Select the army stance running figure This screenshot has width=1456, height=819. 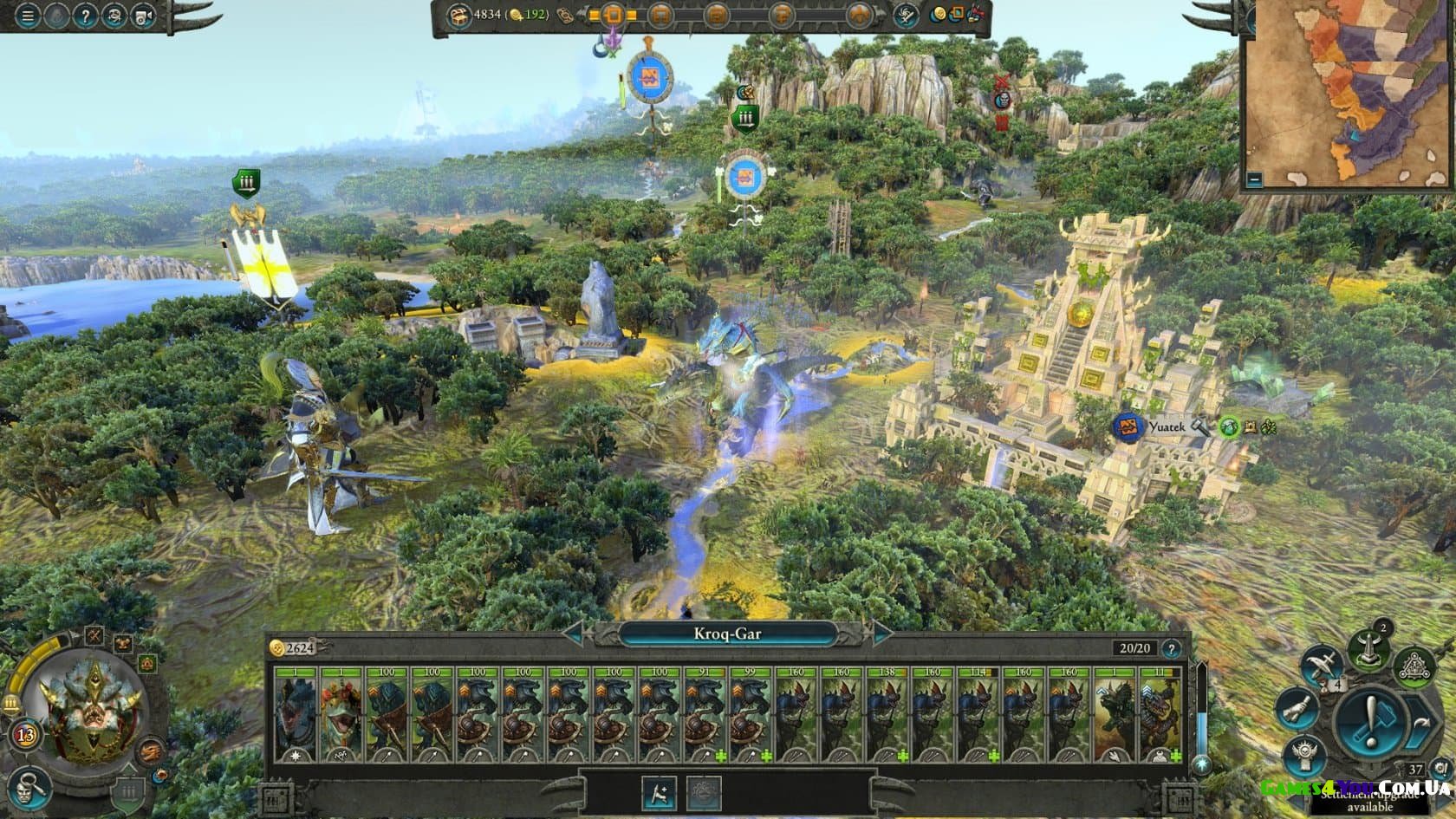pyautogui.click(x=659, y=793)
